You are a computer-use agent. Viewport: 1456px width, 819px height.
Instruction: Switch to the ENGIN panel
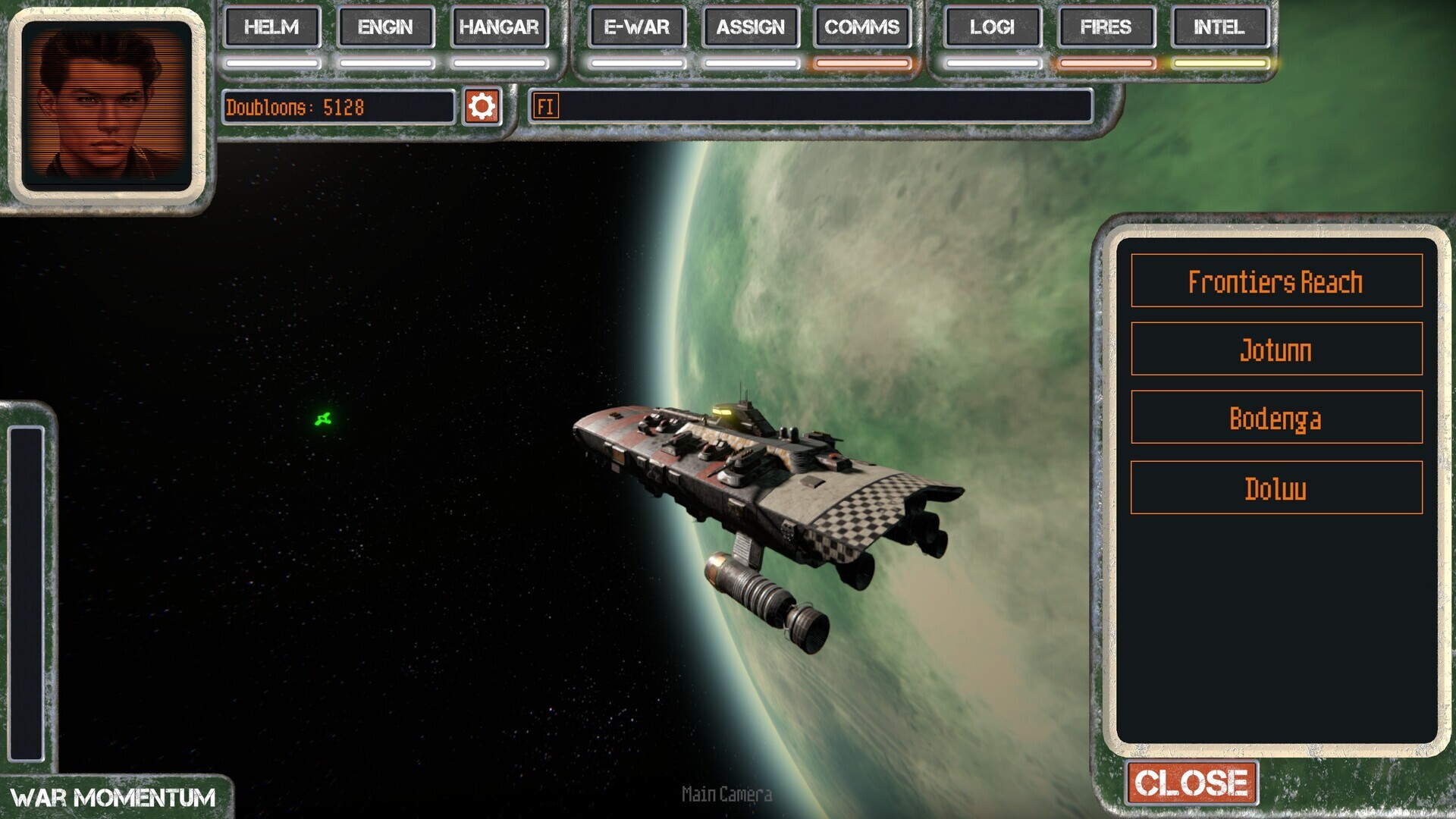tap(385, 27)
